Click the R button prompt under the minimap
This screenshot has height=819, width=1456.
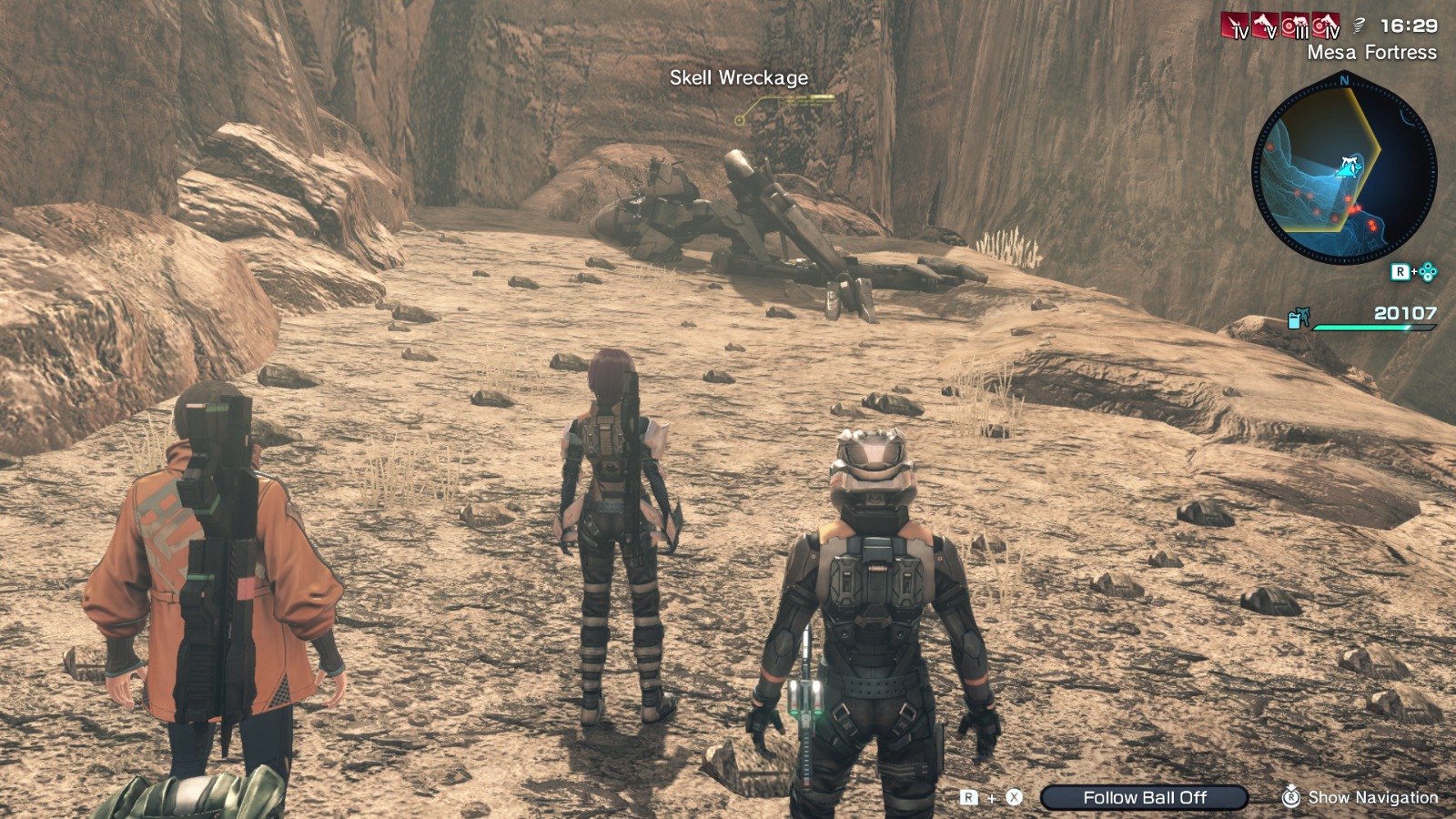coord(1400,271)
